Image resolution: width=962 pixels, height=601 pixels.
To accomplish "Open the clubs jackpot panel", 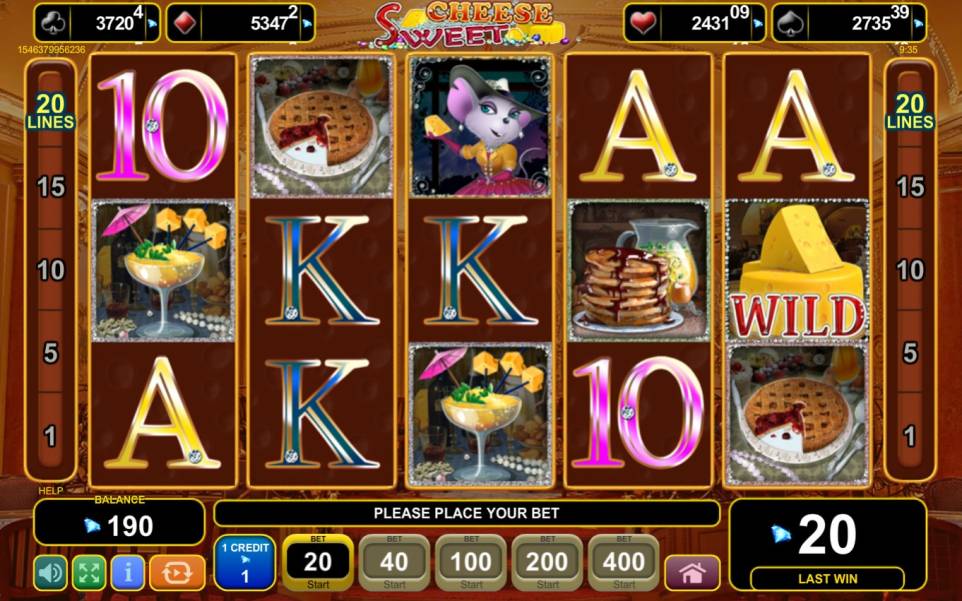I will 97,23.
